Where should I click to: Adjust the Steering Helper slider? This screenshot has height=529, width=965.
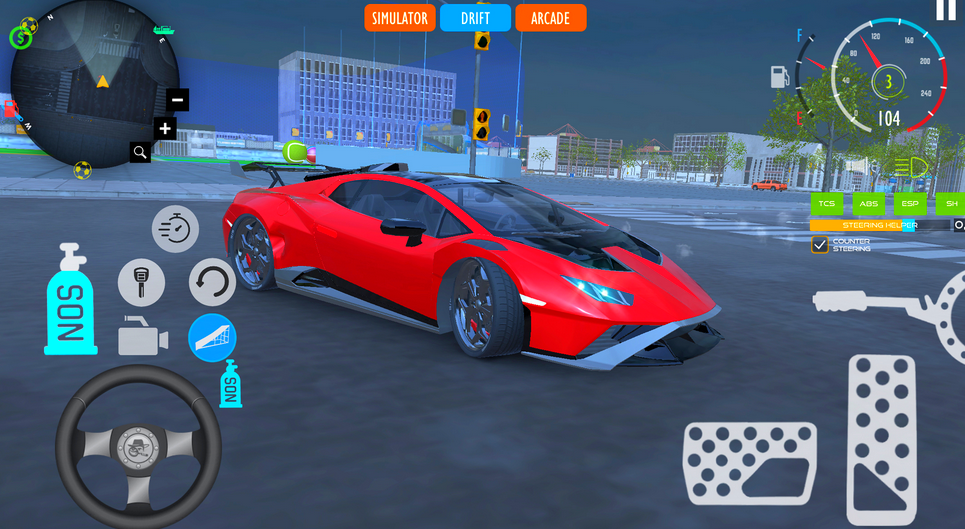point(880,226)
